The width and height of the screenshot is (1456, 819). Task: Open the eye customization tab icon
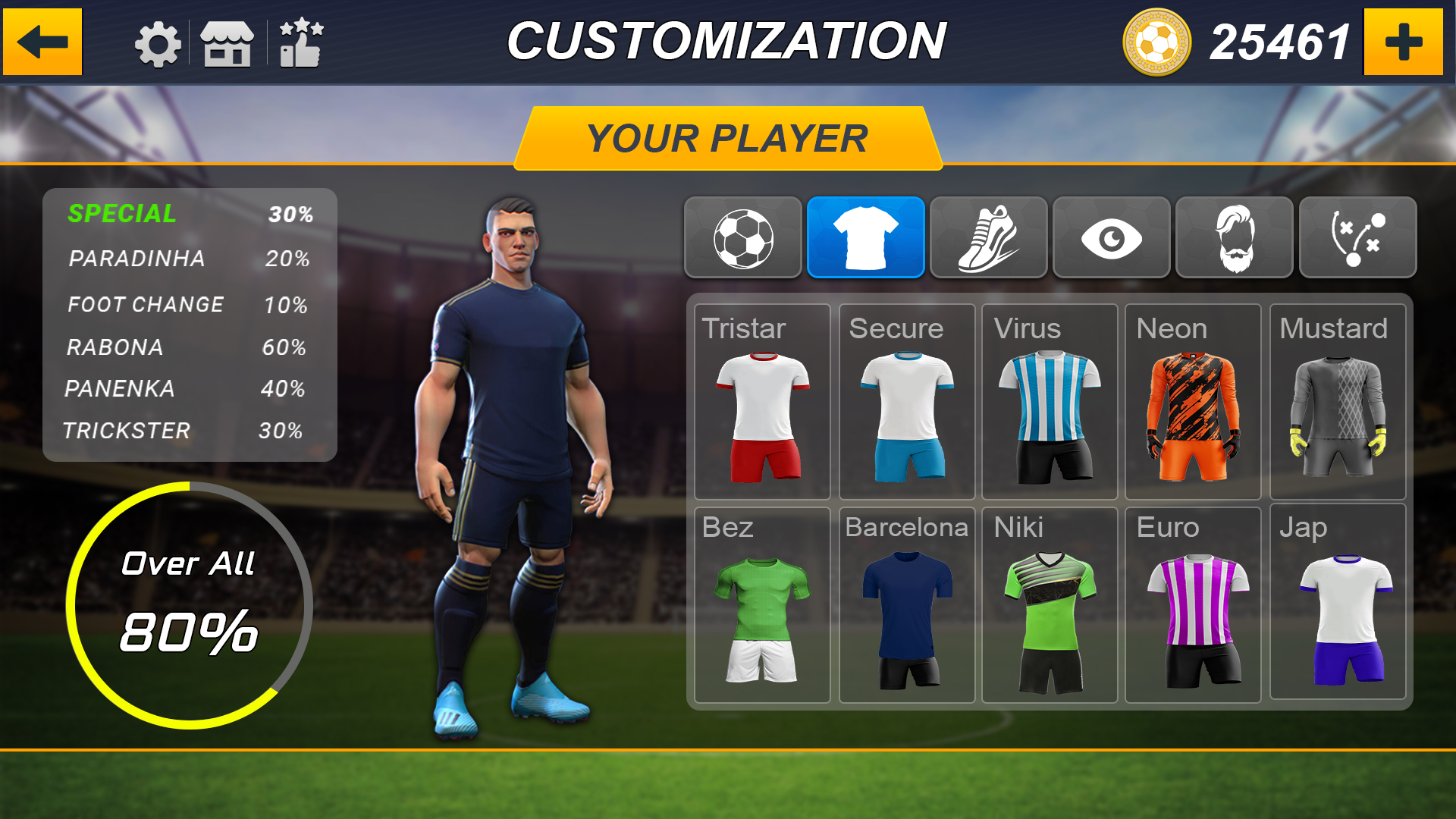(x=1111, y=237)
